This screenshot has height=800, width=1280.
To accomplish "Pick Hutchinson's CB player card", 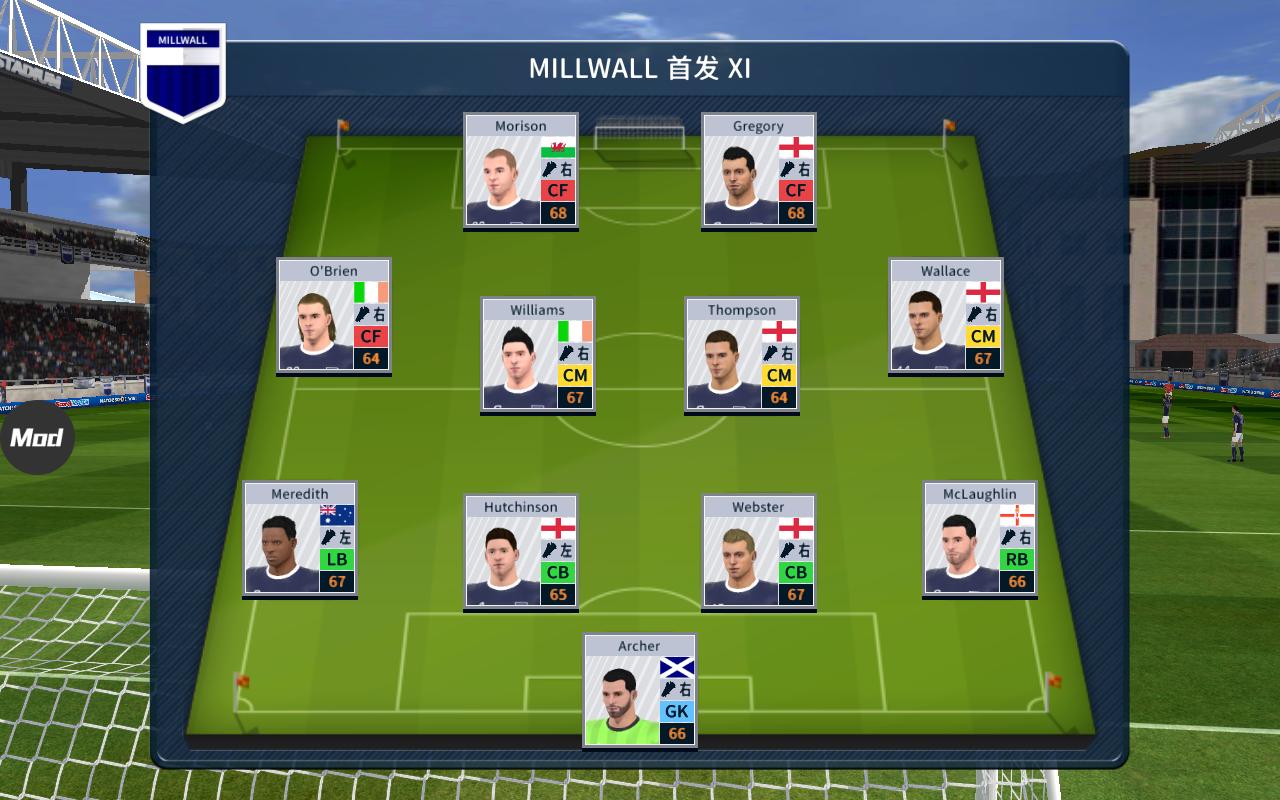I will tap(520, 553).
